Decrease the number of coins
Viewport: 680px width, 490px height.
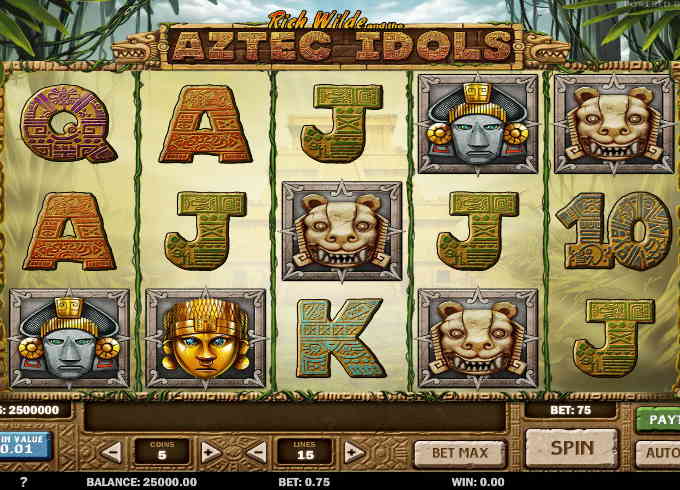tap(110, 452)
